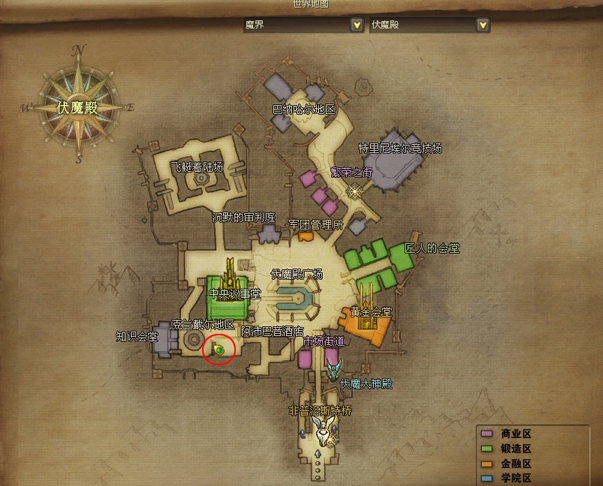
Task: Click the 匠人的会堂 map label
Action: point(431,247)
